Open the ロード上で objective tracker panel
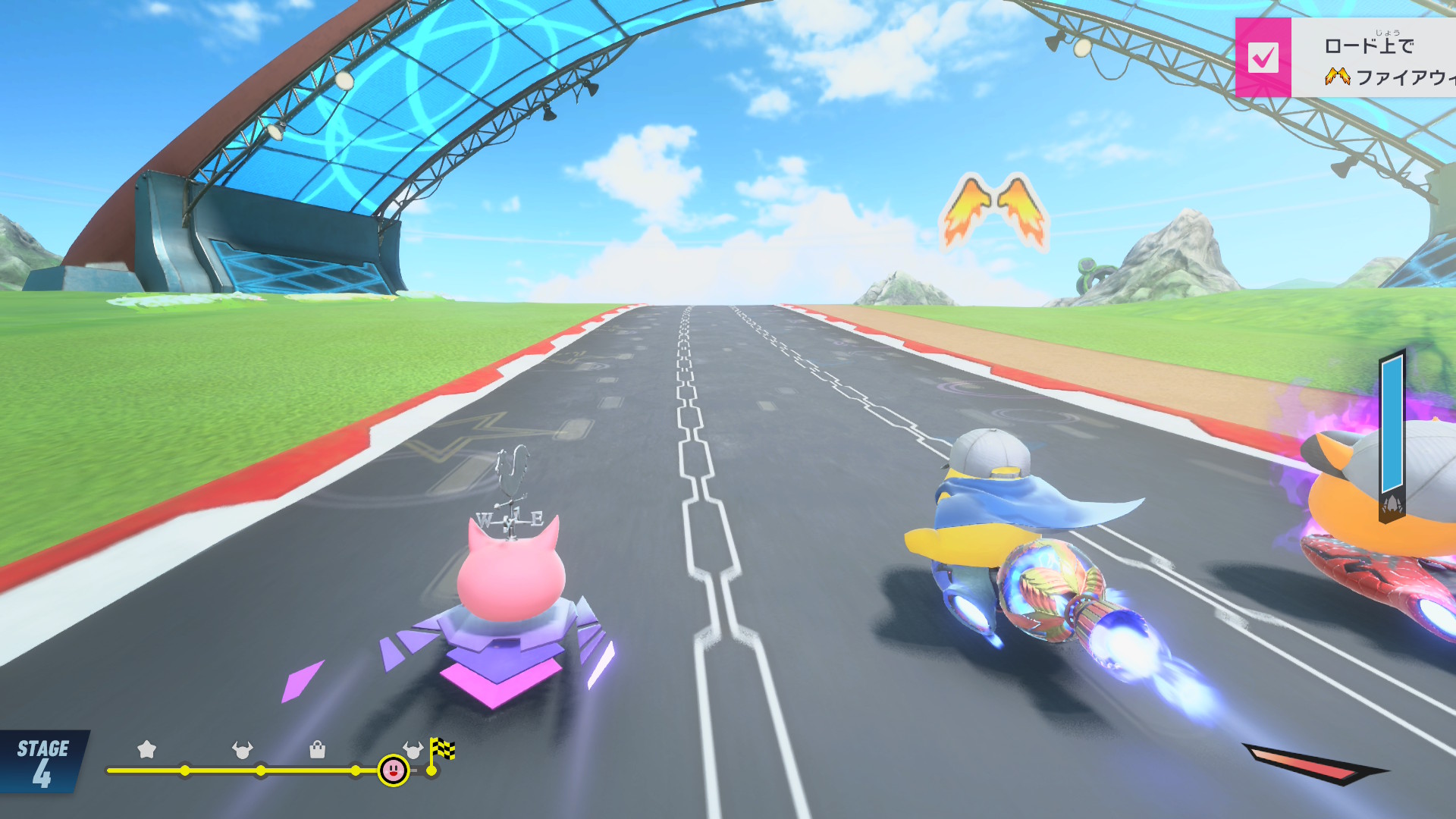Viewport: 1456px width, 819px height. tap(1373, 59)
